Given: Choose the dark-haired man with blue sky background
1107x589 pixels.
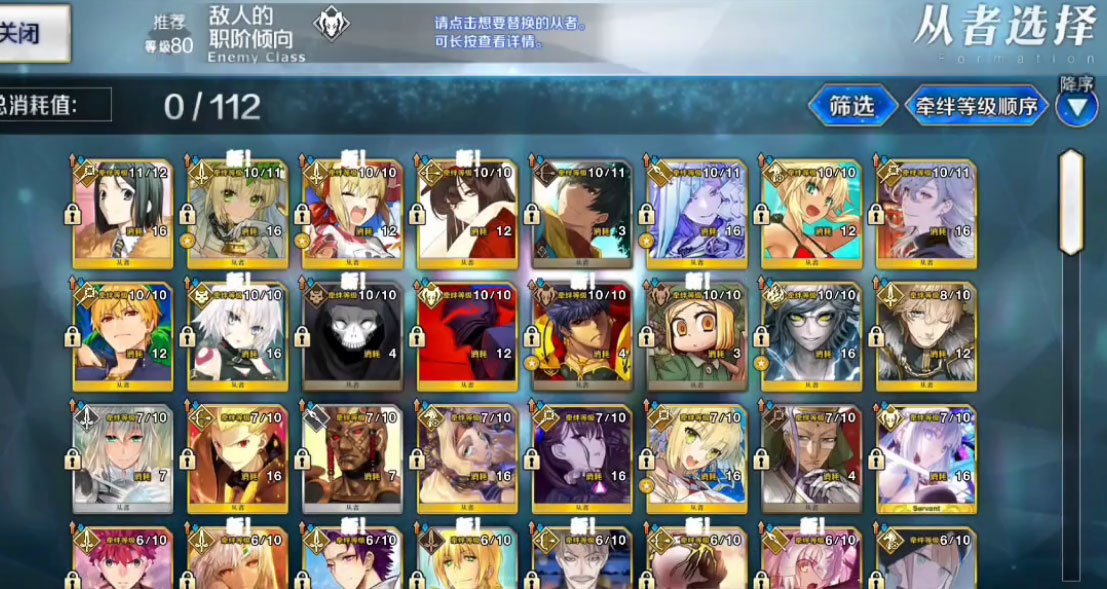Looking at the screenshot, I should click(x=581, y=212).
